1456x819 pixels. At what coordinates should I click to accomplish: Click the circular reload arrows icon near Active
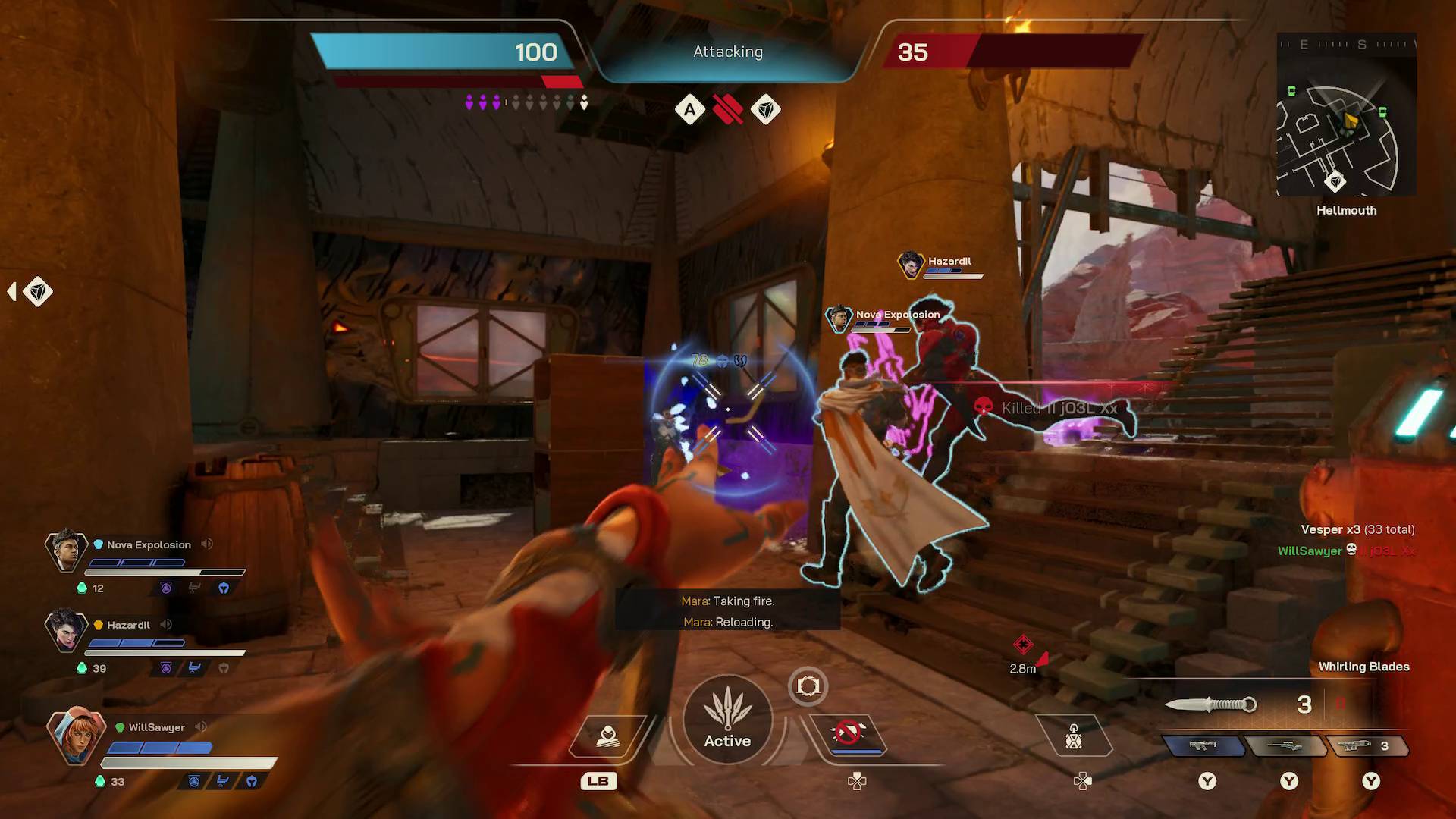pyautogui.click(x=808, y=686)
